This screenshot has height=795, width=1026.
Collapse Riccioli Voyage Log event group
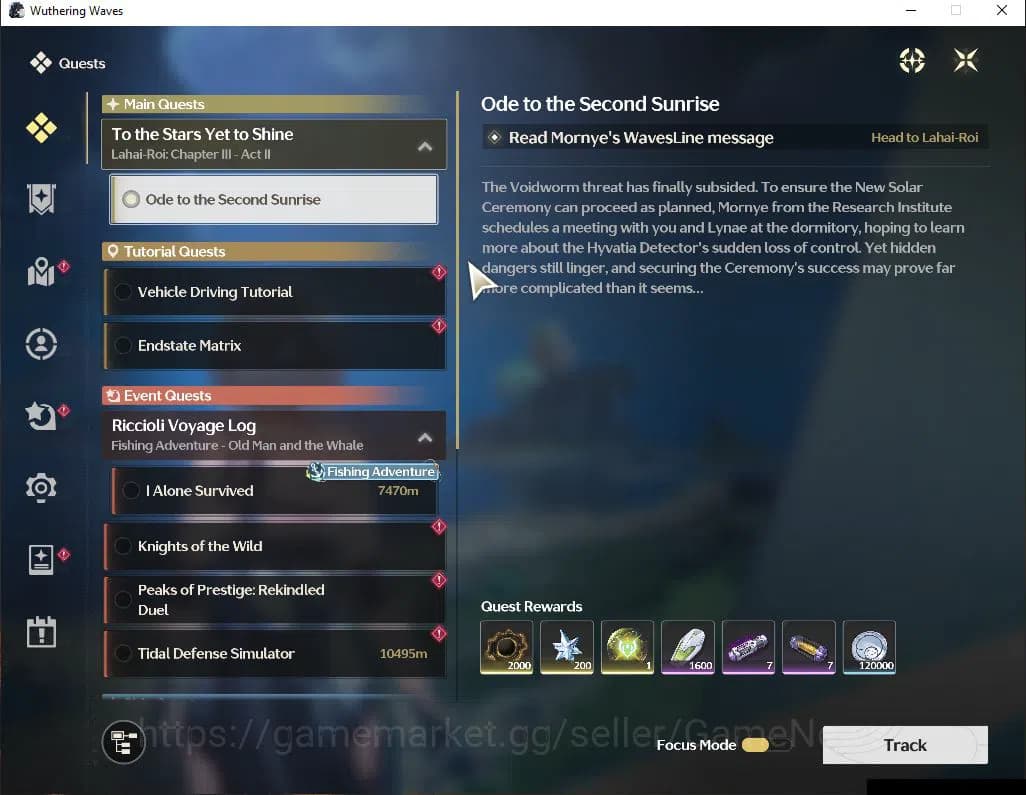coord(425,437)
